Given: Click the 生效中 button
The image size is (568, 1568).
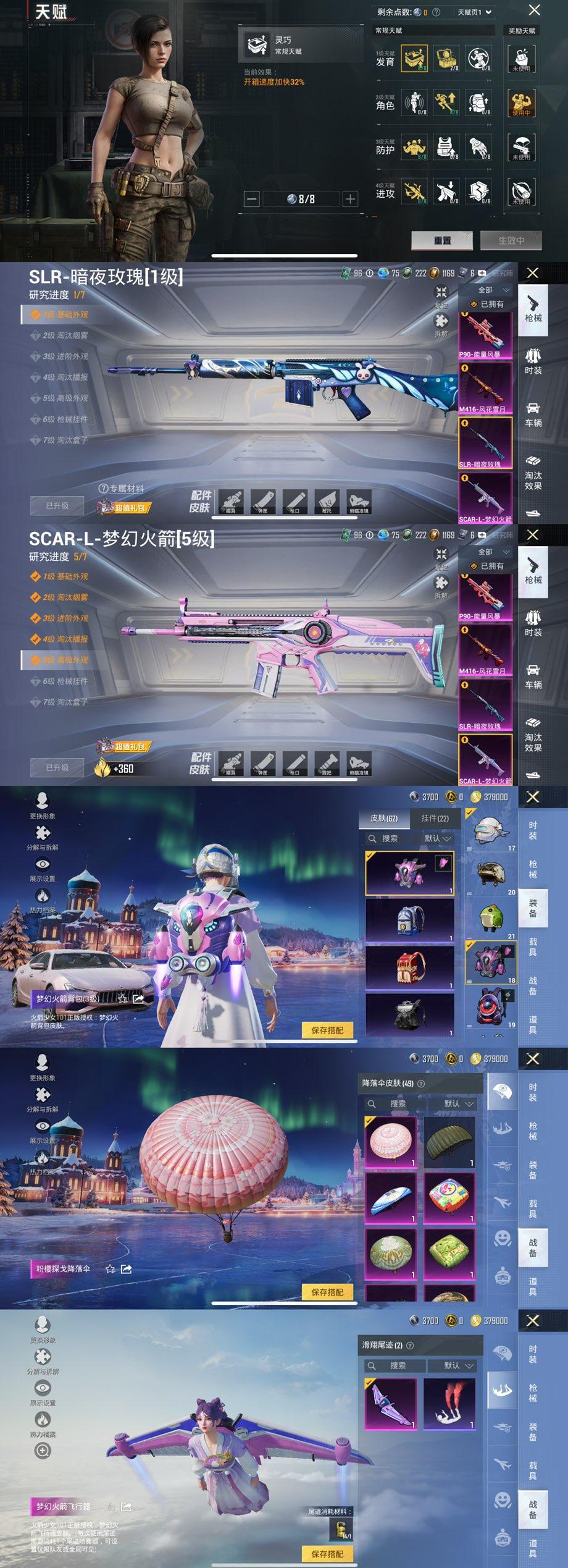Looking at the screenshot, I should [x=511, y=240].
